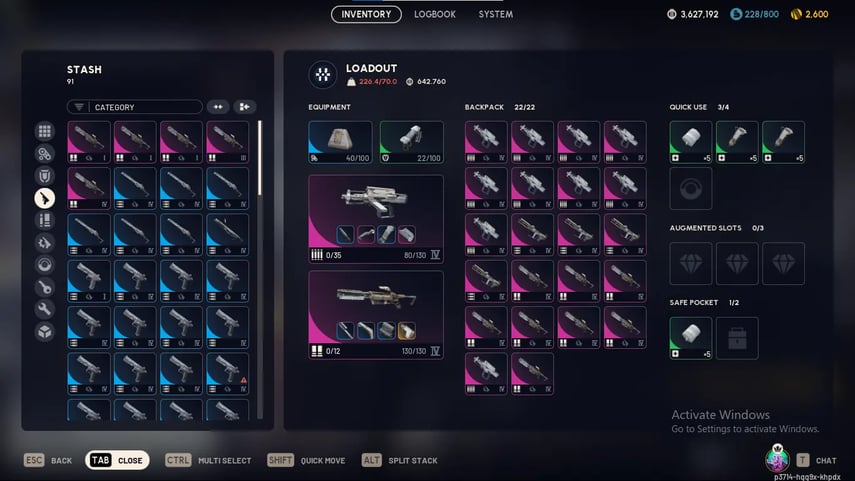Open the chat avatar icon
Image resolution: width=855 pixels, height=481 pixels.
777,460
